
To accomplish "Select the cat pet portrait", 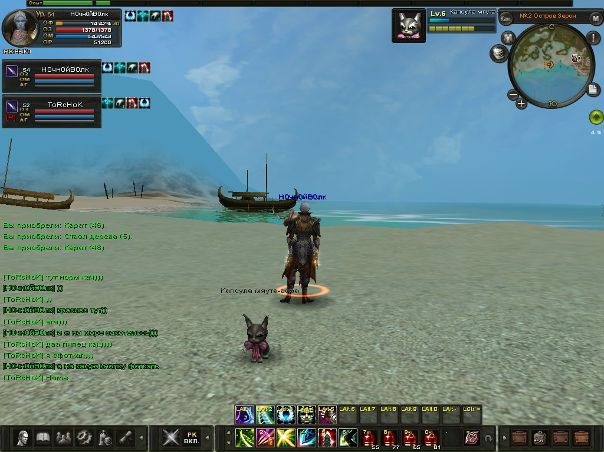I will (x=408, y=22).
